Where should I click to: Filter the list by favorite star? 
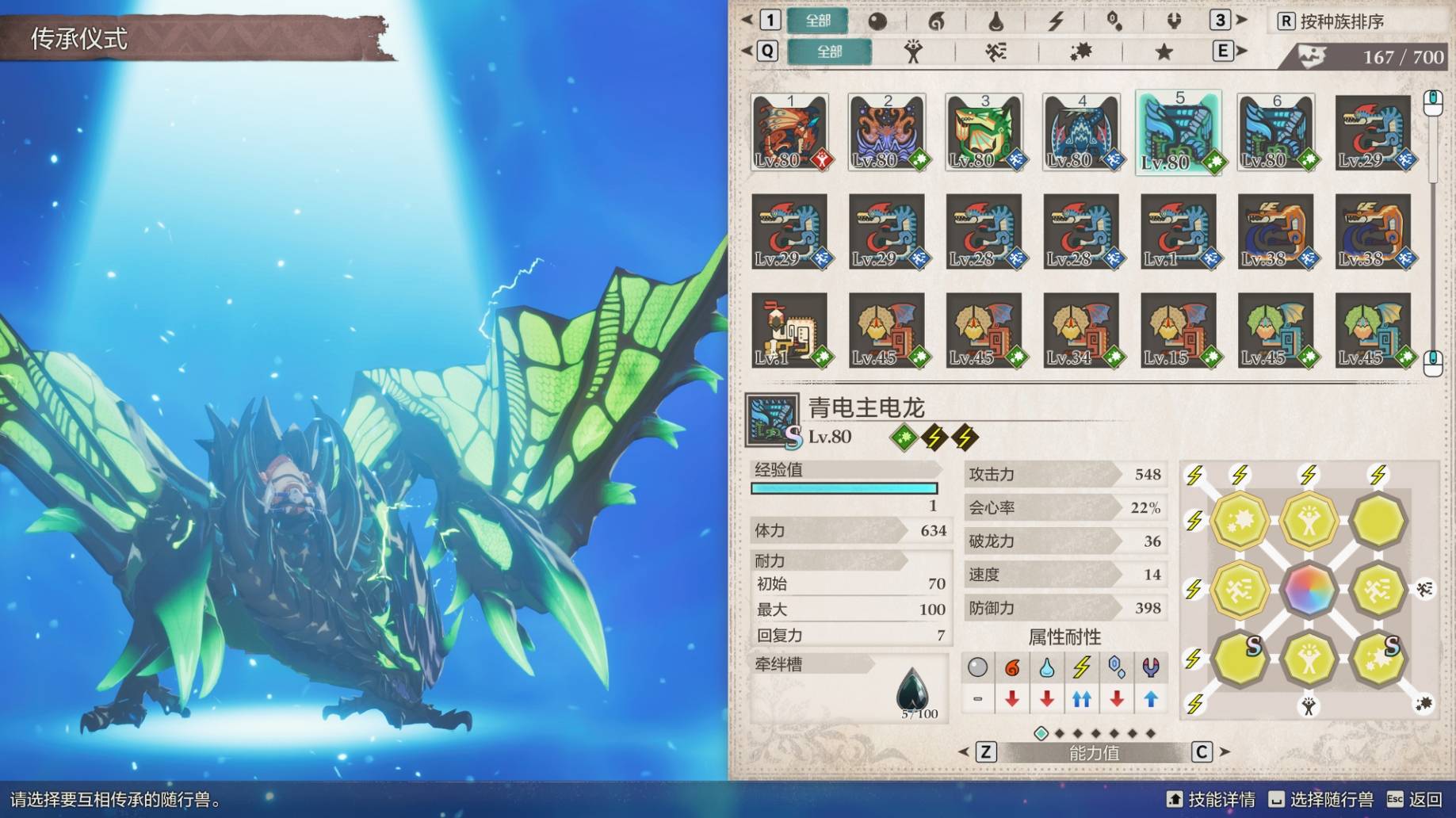pos(1164,52)
